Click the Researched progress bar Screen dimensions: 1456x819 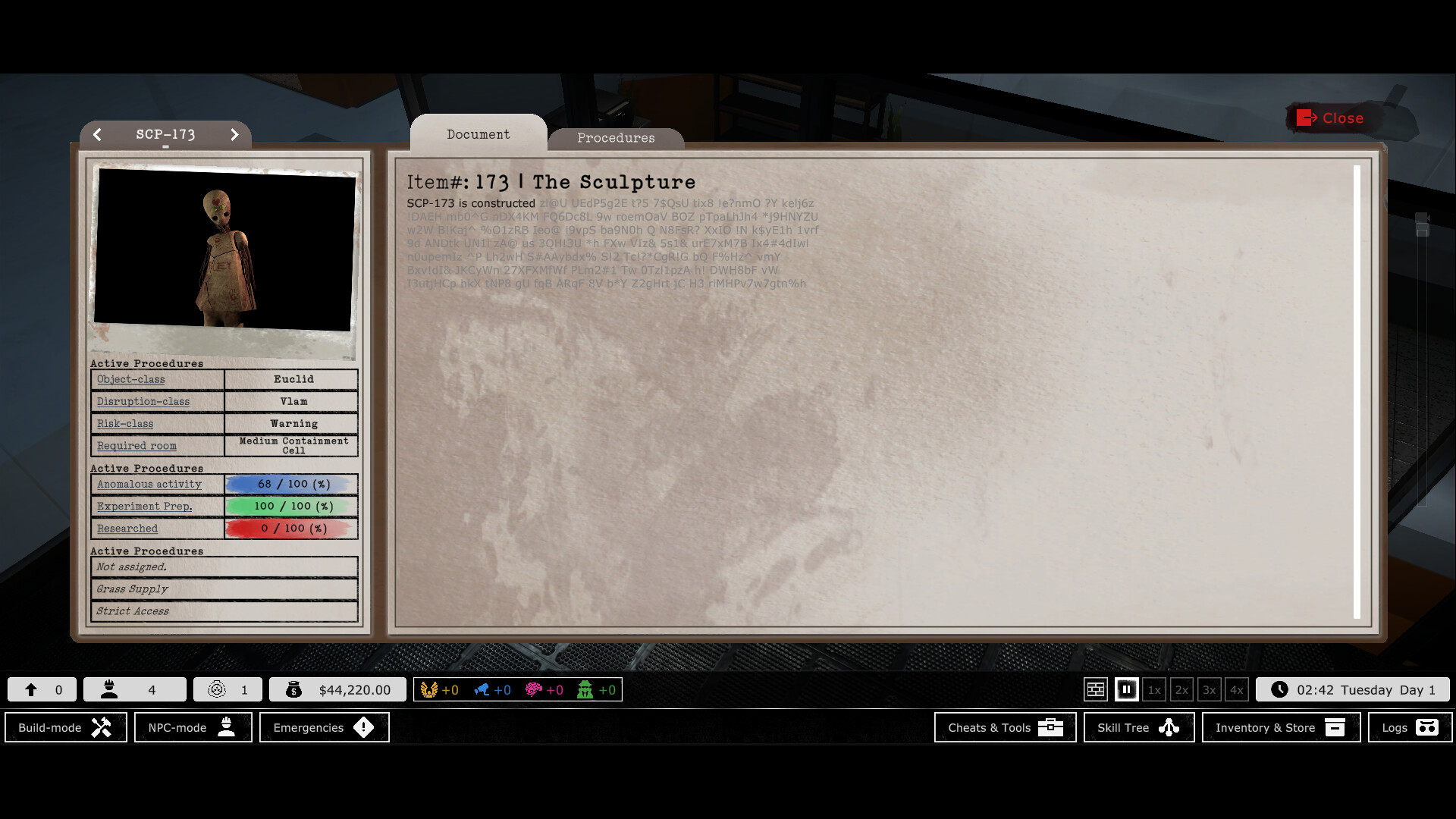(x=290, y=528)
